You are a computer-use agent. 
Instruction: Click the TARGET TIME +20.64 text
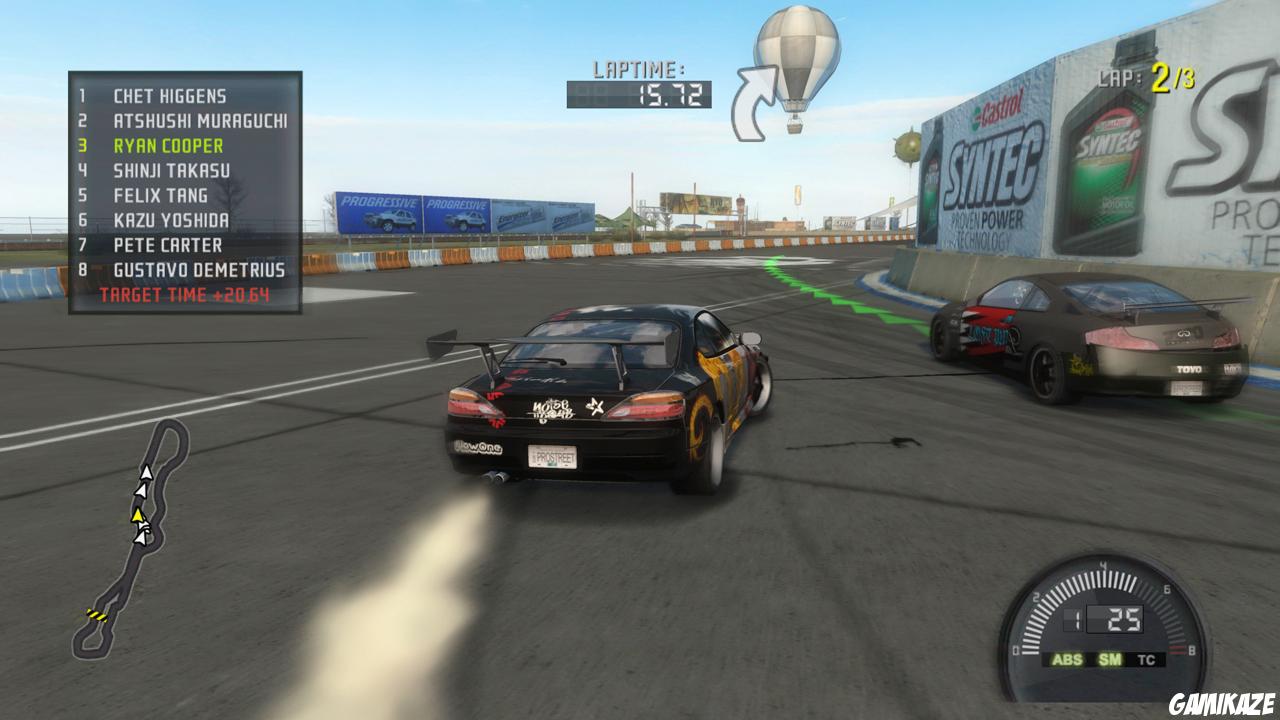[190, 294]
